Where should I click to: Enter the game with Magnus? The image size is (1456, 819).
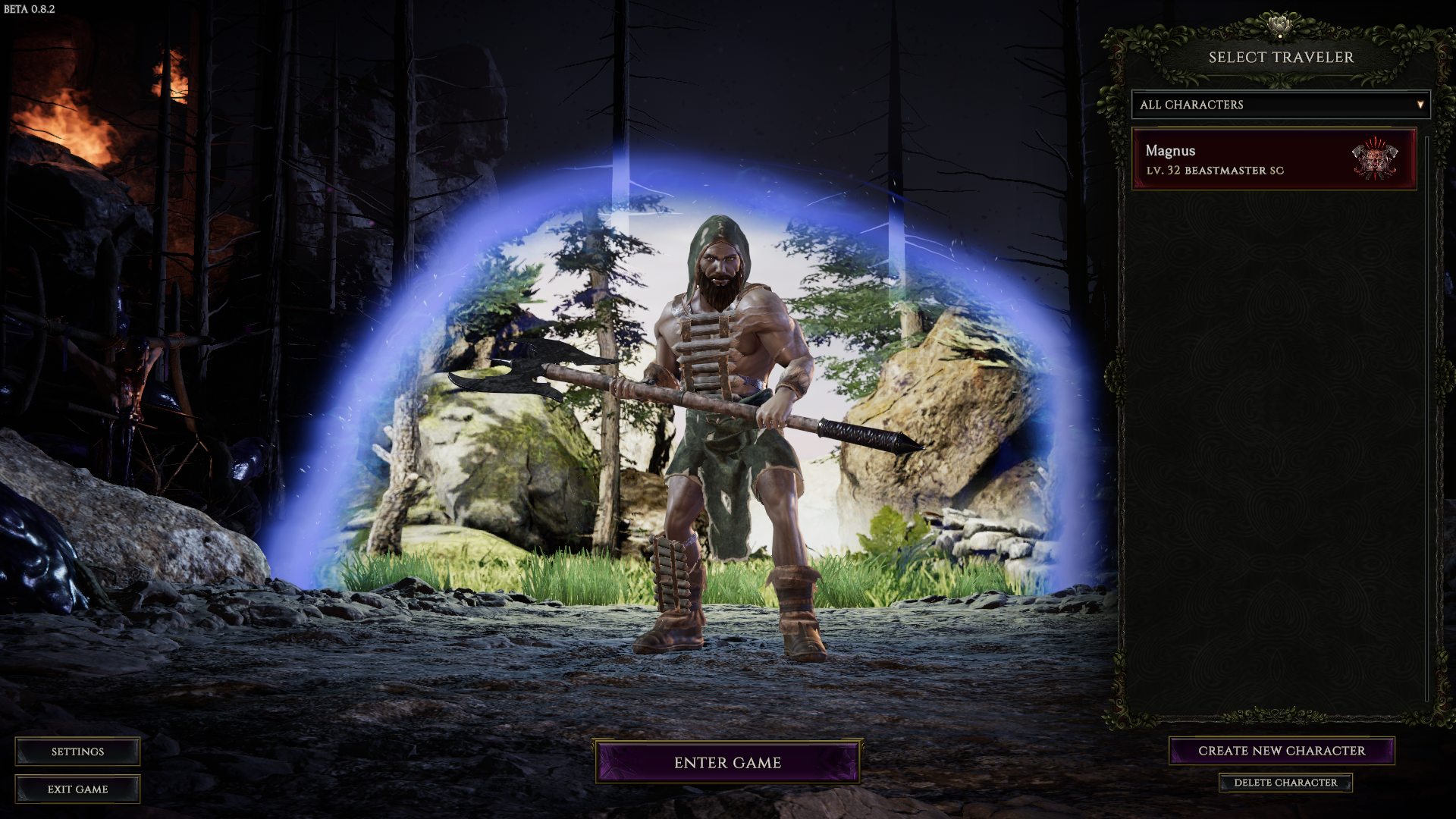pyautogui.click(x=727, y=762)
